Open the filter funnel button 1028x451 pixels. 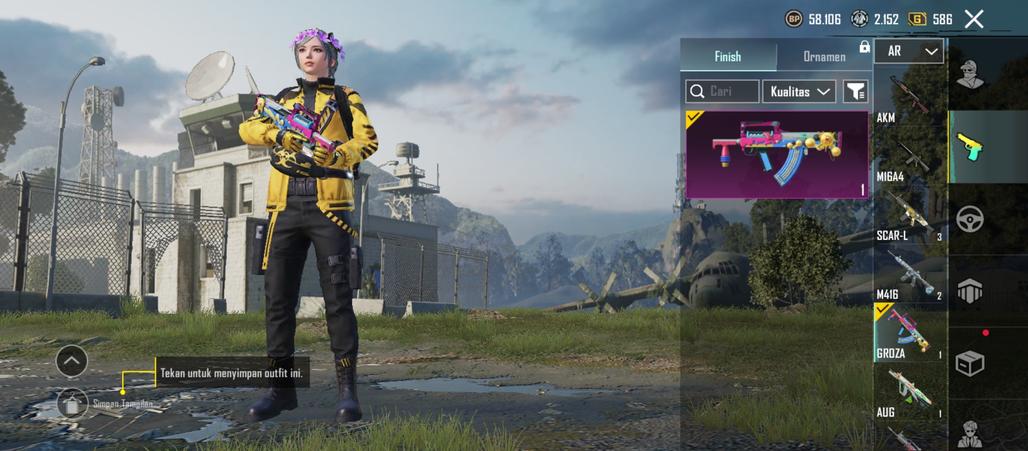click(856, 91)
